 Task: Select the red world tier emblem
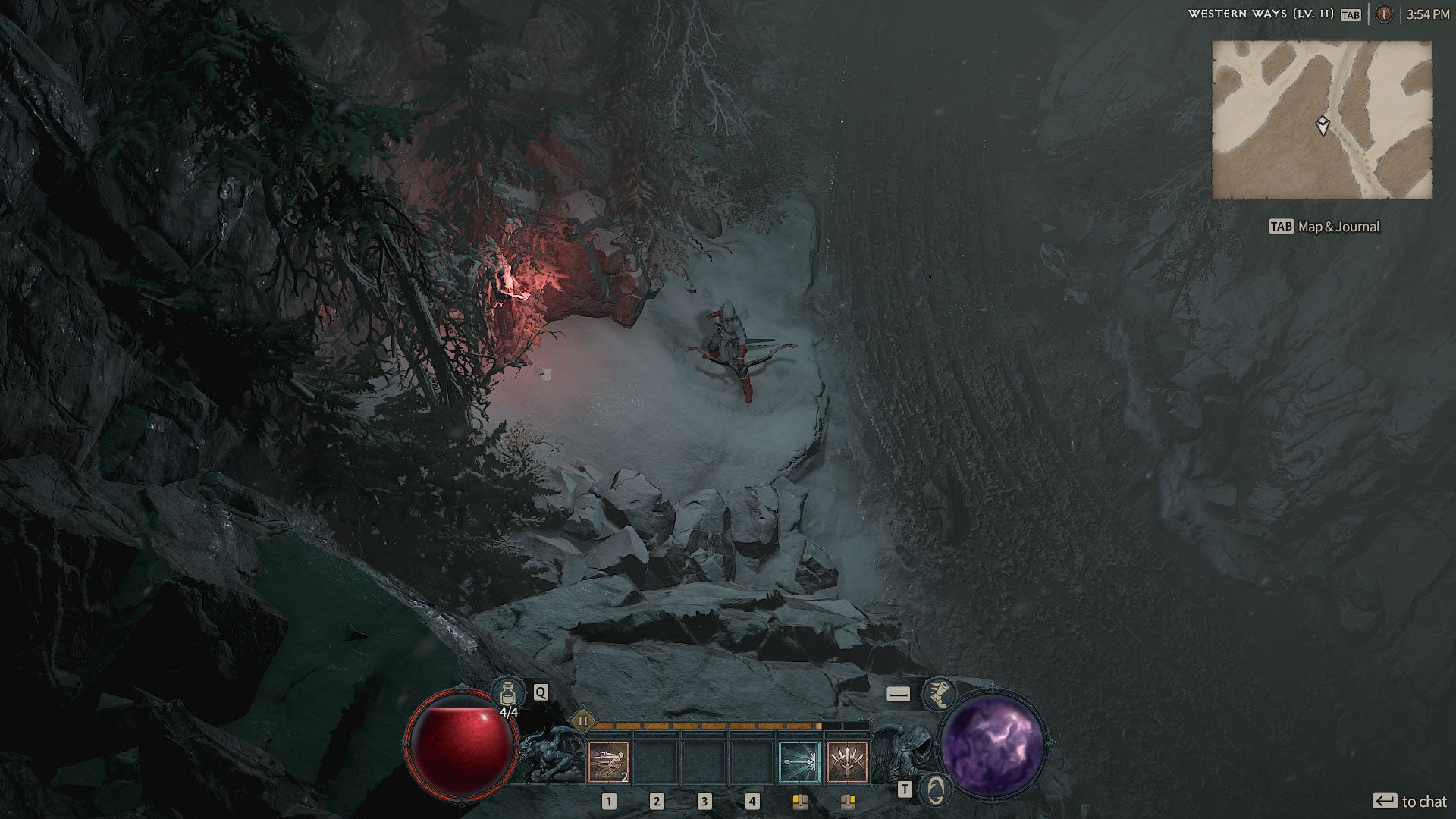pyautogui.click(x=1384, y=14)
